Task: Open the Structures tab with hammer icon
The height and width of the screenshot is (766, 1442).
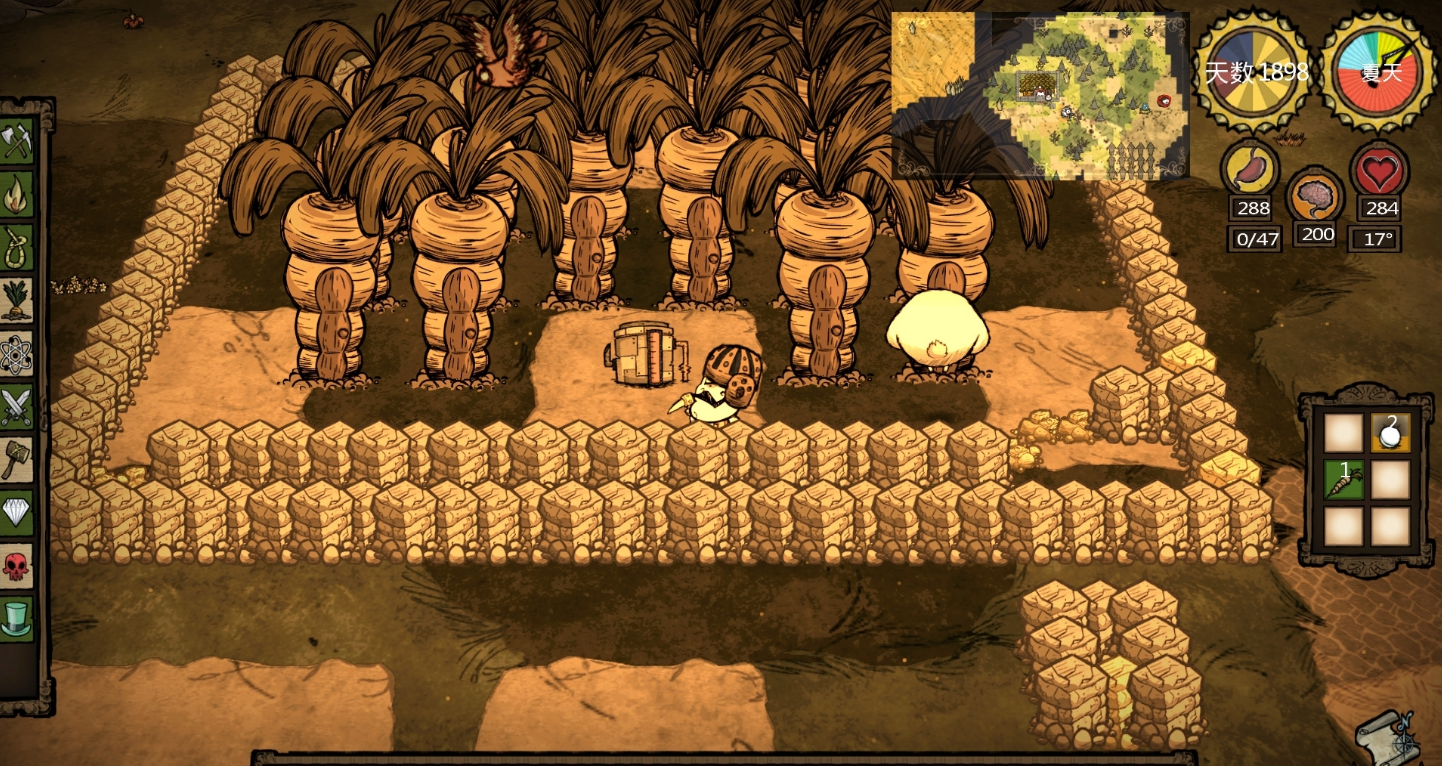Action: pos(17,460)
